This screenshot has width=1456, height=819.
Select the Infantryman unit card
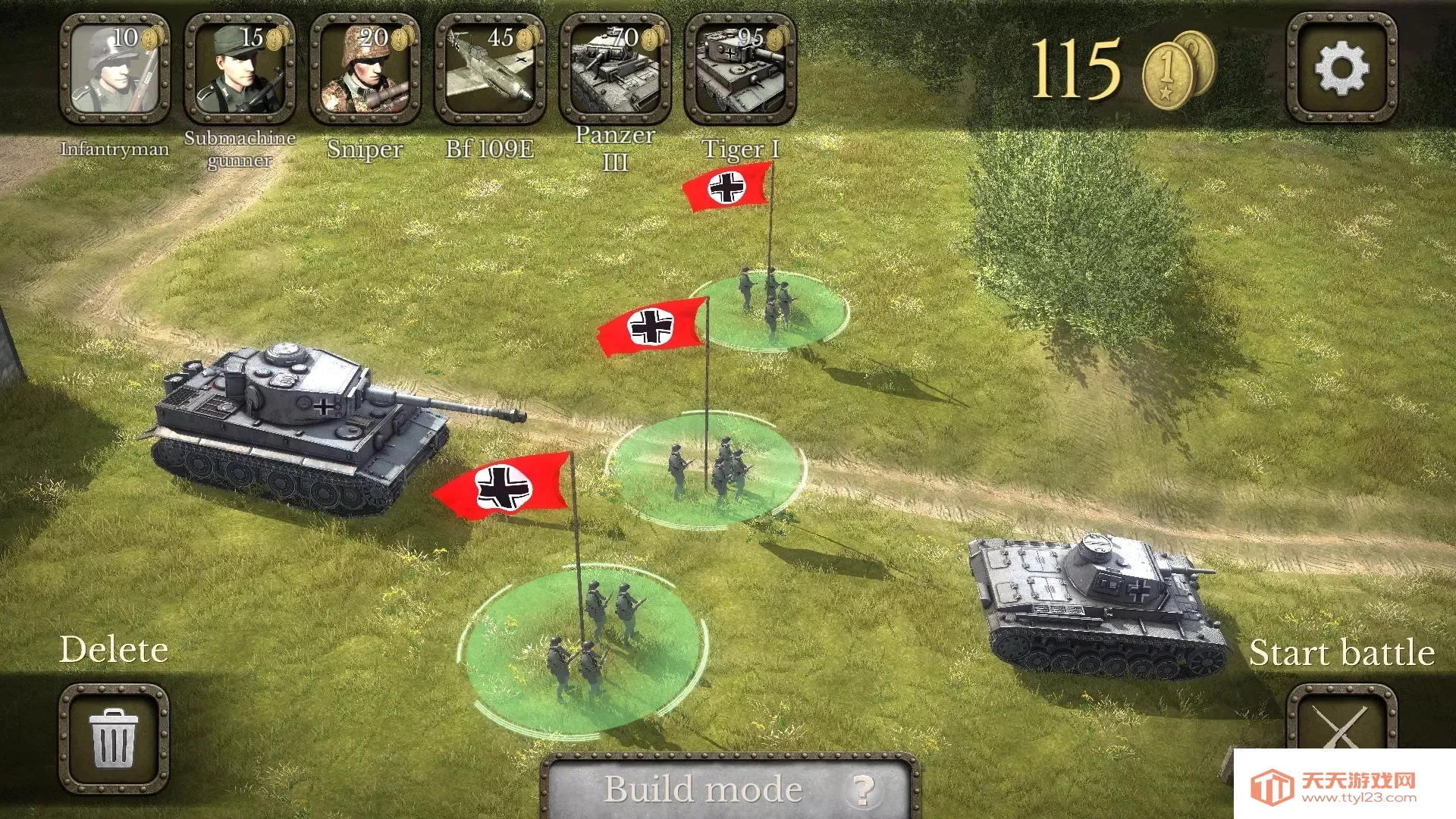(x=115, y=69)
